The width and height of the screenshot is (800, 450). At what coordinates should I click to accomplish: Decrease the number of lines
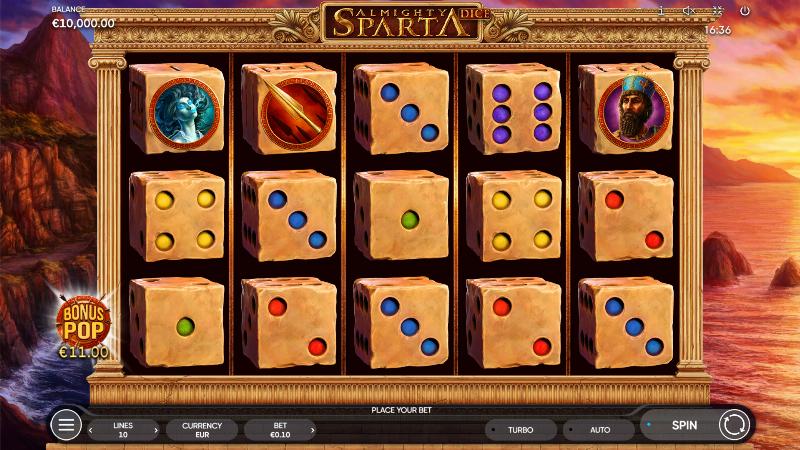92,430
